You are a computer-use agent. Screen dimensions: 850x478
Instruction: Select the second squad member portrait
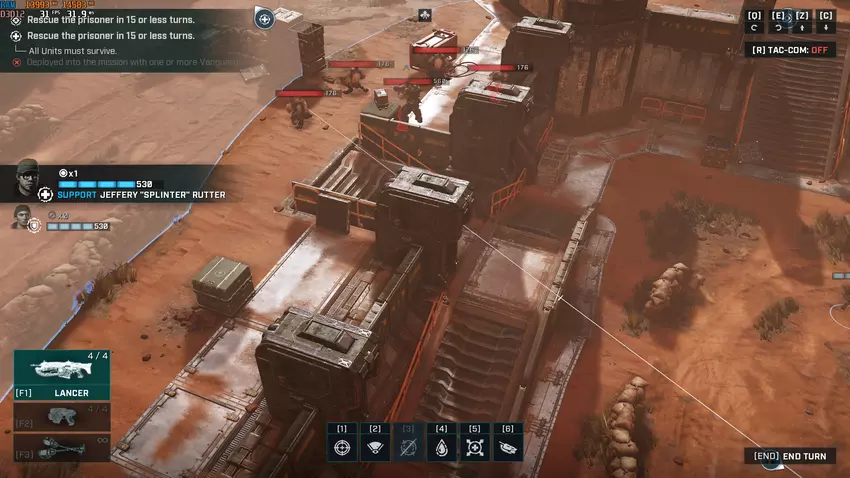tap(22, 216)
